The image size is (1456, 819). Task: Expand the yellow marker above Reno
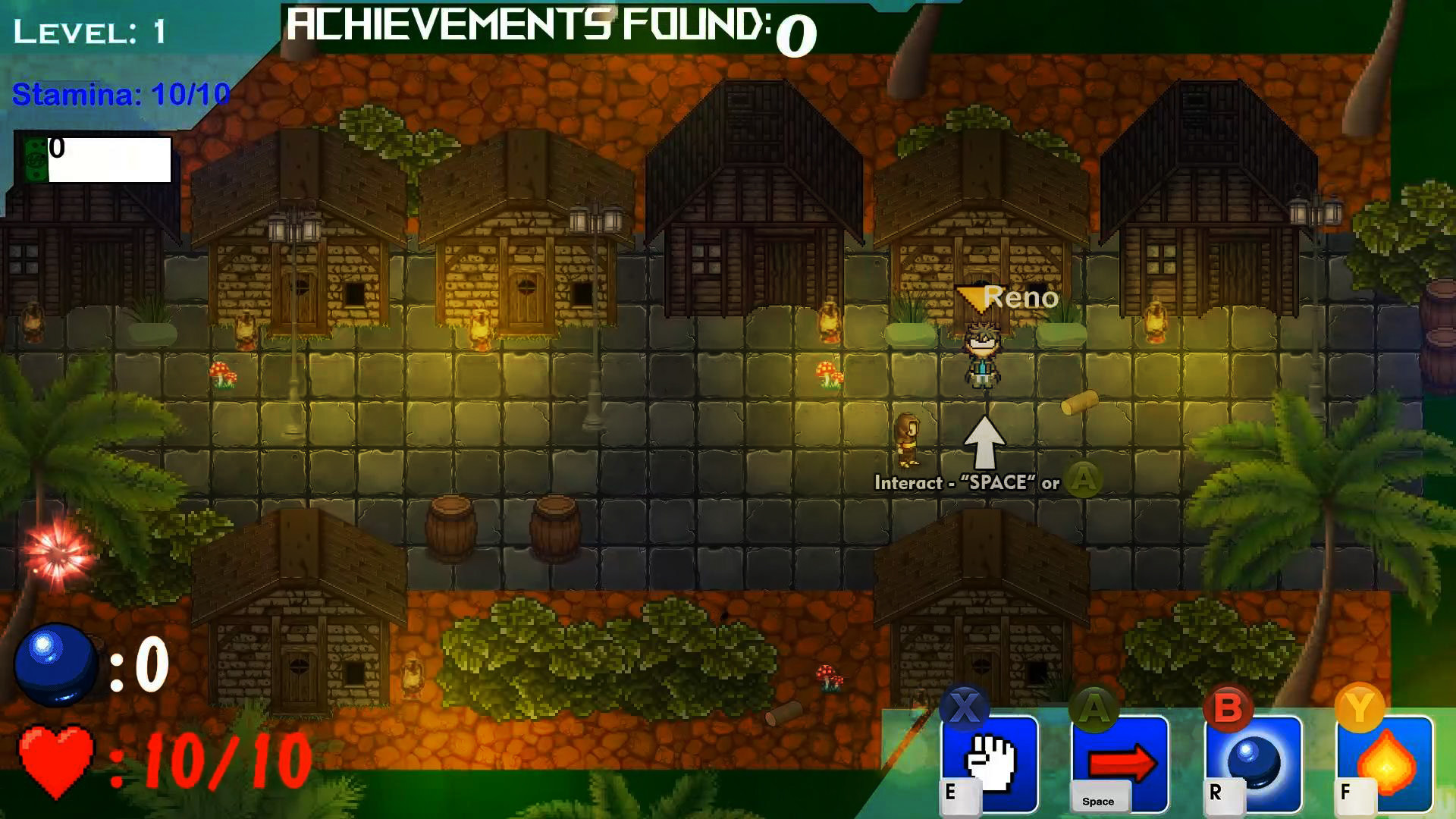click(974, 296)
